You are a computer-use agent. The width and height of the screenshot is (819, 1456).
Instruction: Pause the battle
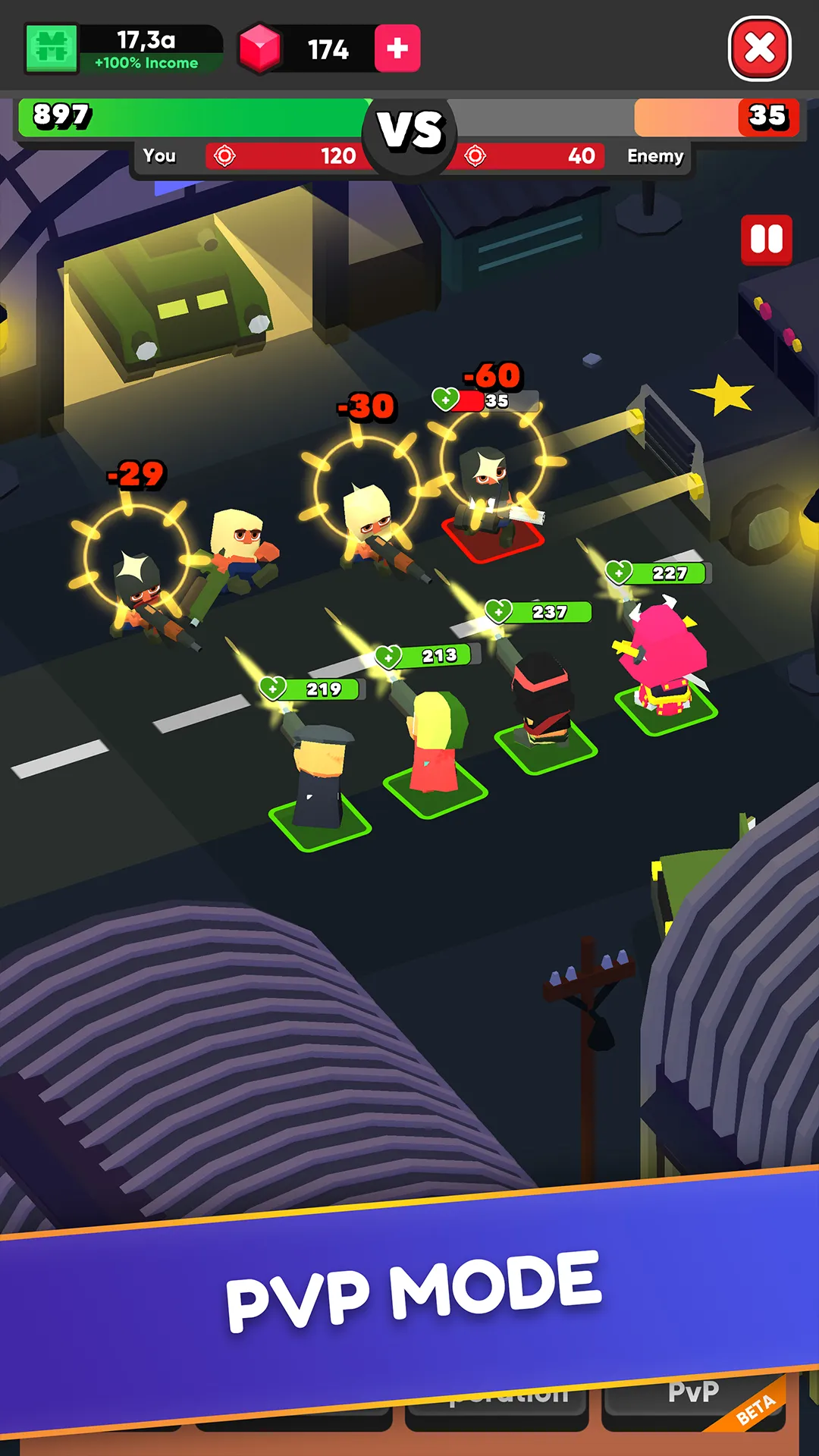click(x=766, y=240)
